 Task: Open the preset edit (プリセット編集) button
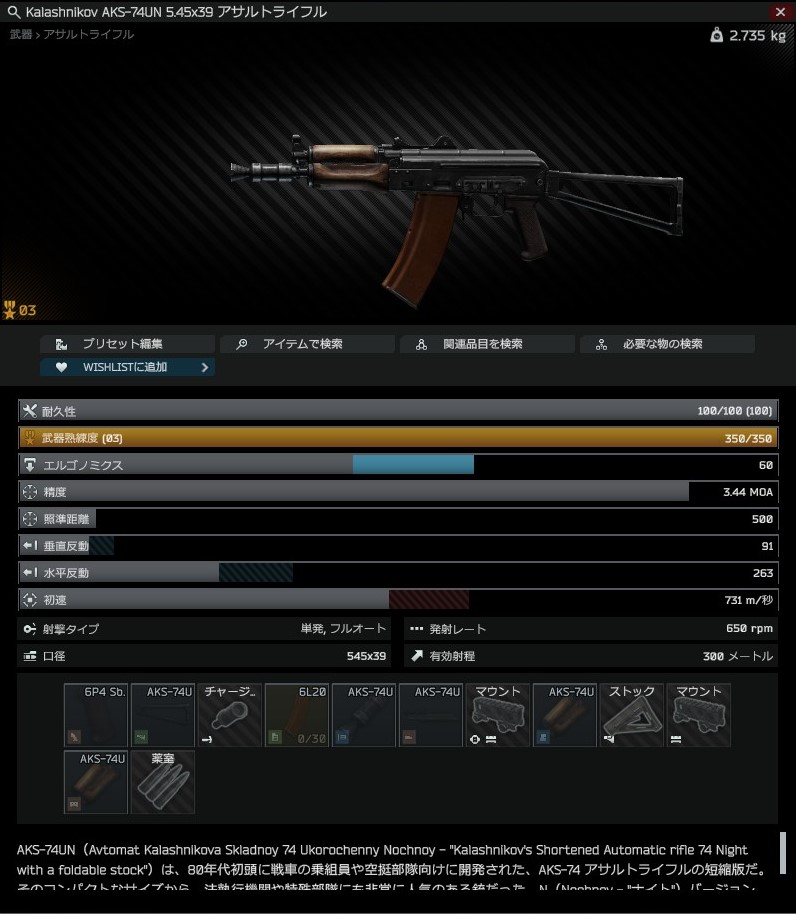tap(127, 344)
